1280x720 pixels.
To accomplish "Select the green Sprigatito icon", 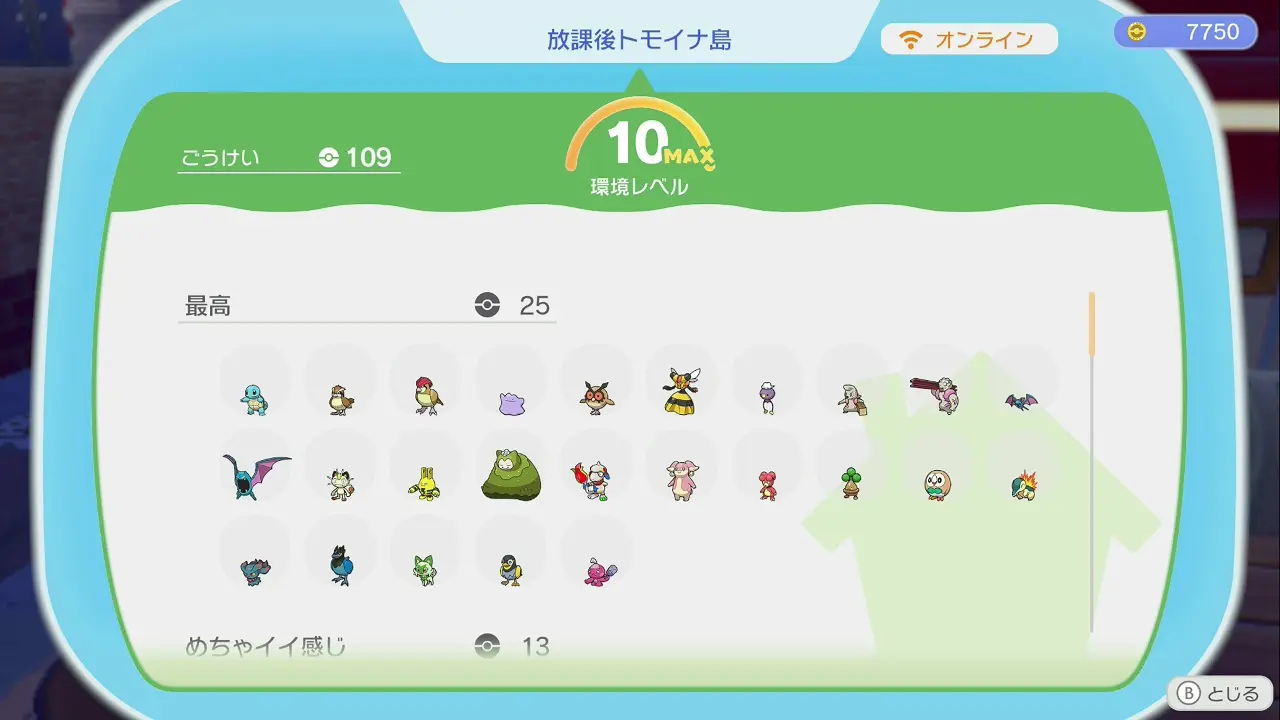I will point(425,569).
